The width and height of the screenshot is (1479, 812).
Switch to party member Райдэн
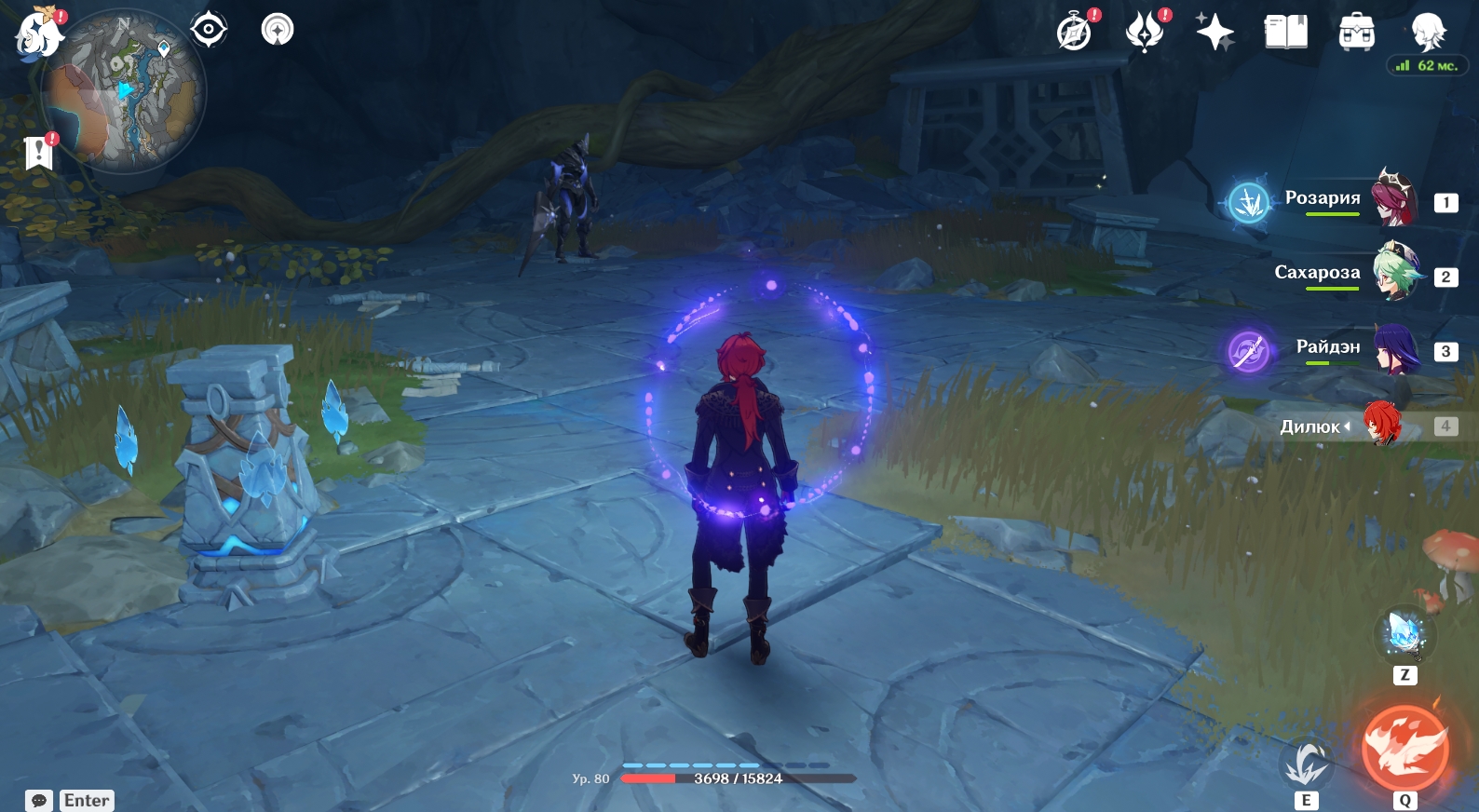(x=1396, y=349)
